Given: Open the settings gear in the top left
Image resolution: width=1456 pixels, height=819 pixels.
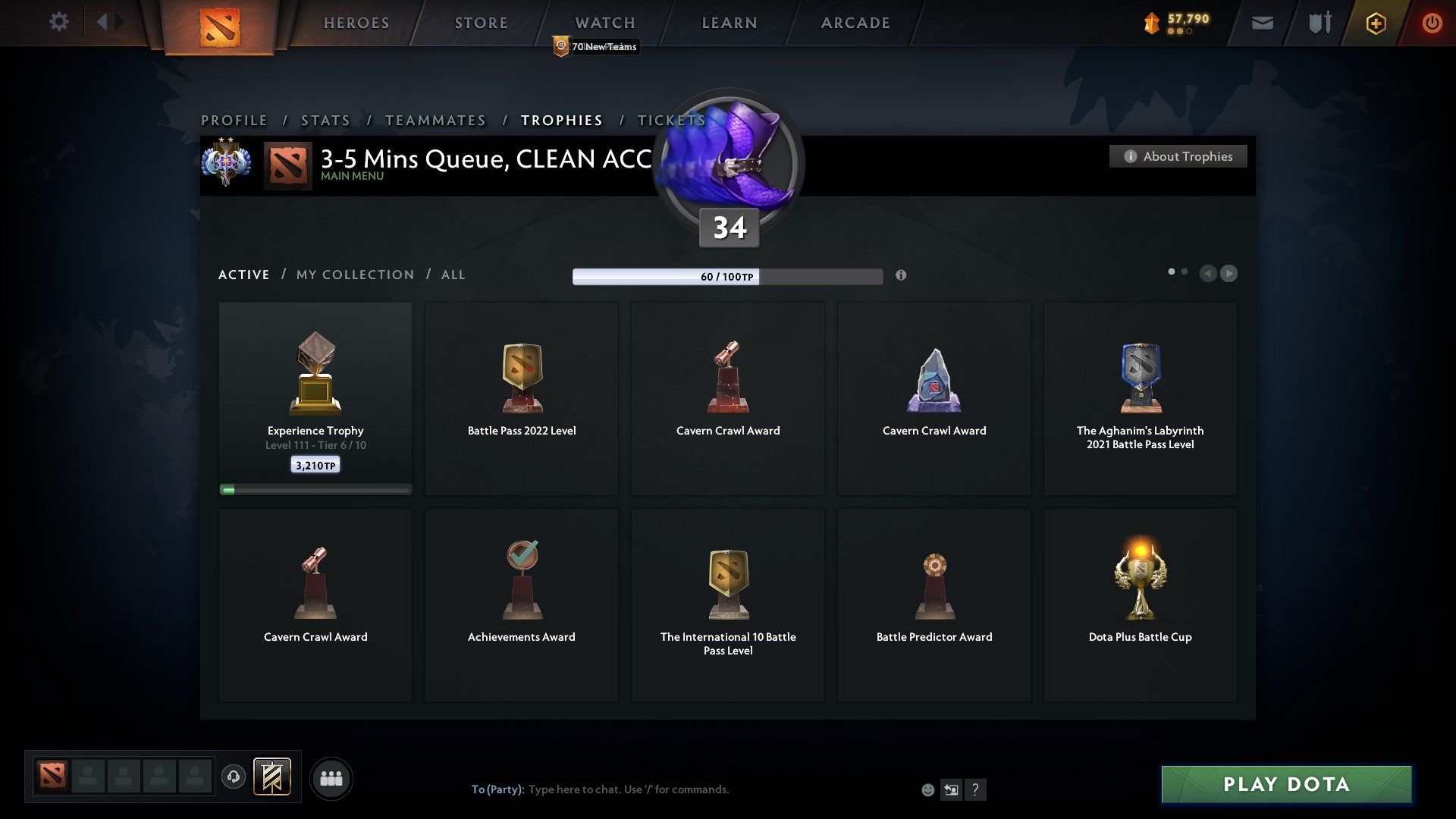Looking at the screenshot, I should 58,22.
